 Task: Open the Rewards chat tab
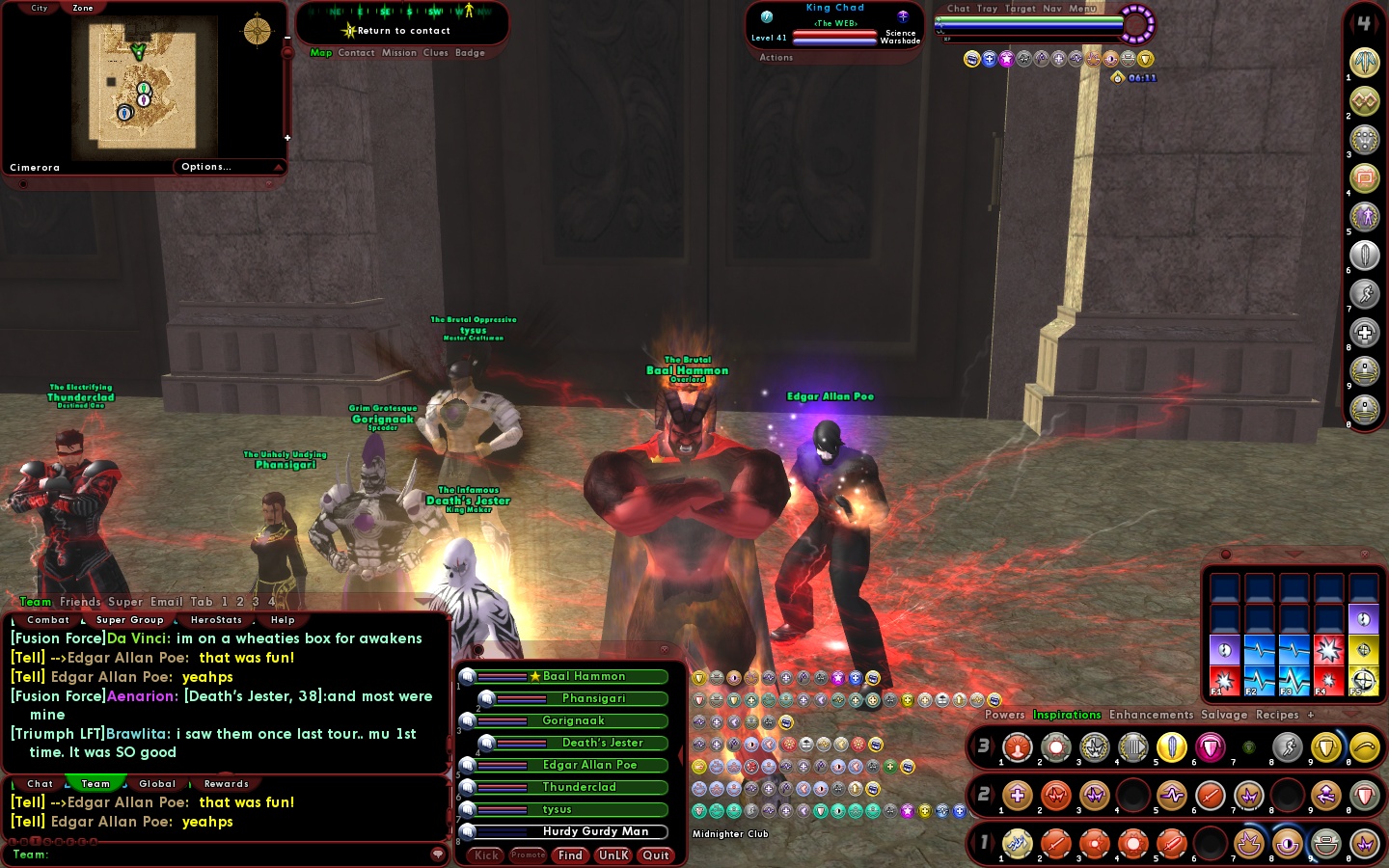[227, 784]
